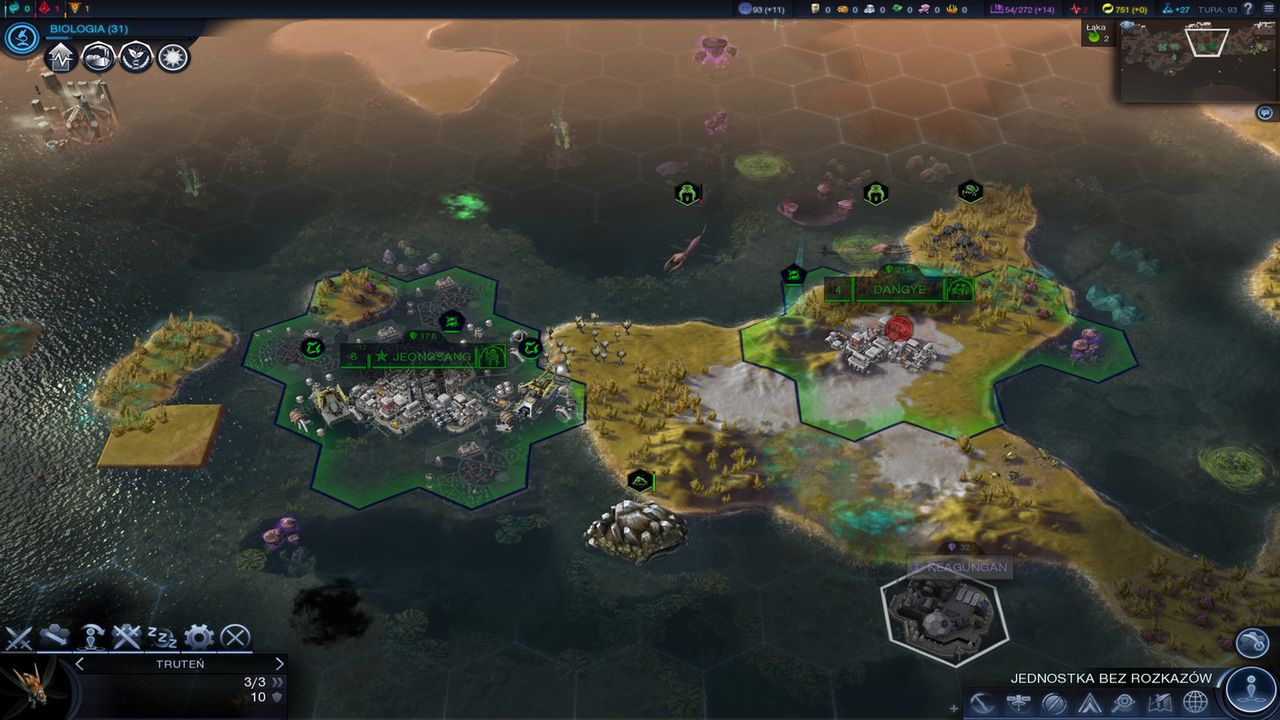Viewport: 1280px width, 720px height.
Task: Open the Civilopedia book icon
Action: coord(1160,701)
